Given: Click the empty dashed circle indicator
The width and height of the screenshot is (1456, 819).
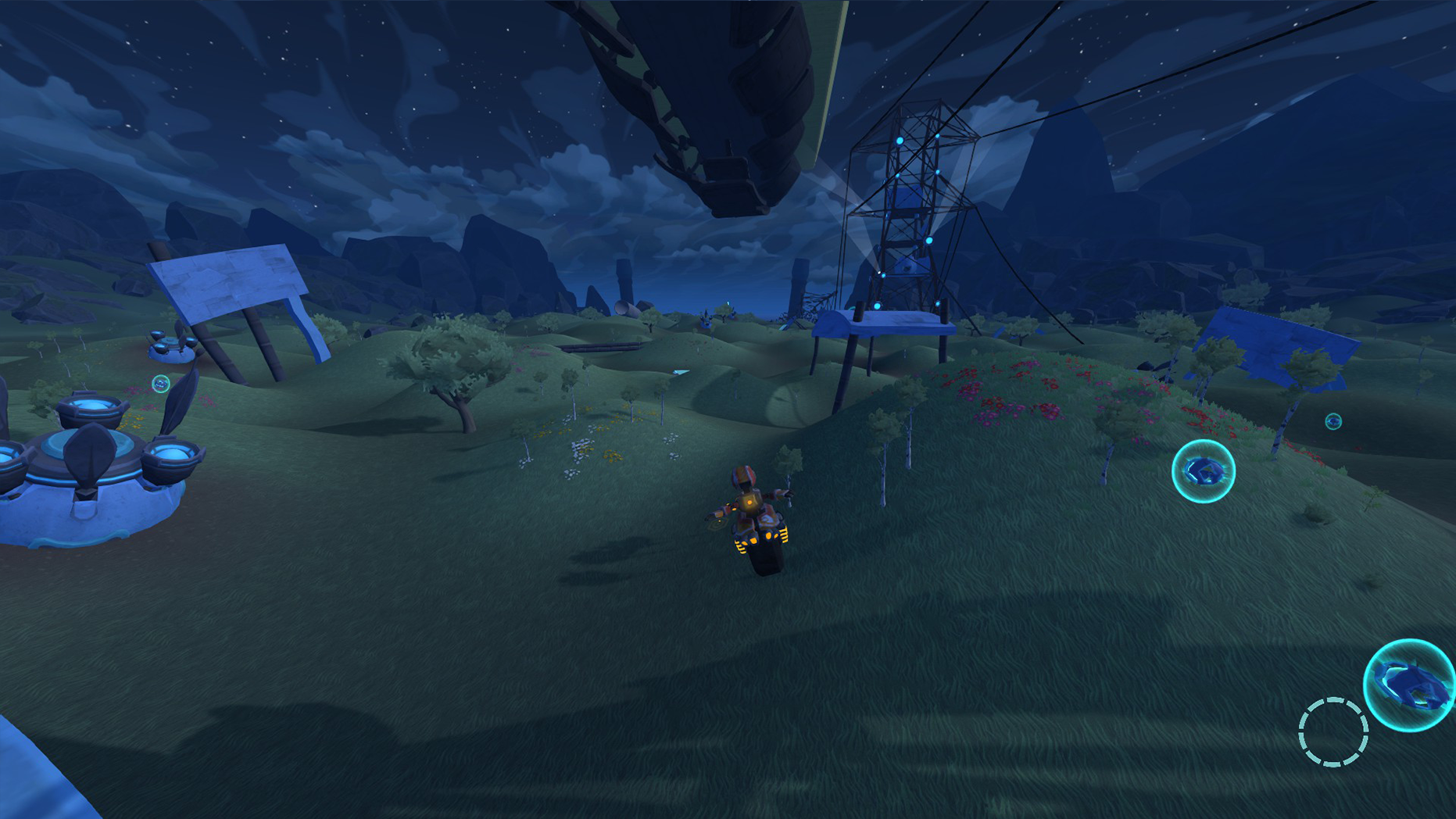Looking at the screenshot, I should (x=1333, y=731).
